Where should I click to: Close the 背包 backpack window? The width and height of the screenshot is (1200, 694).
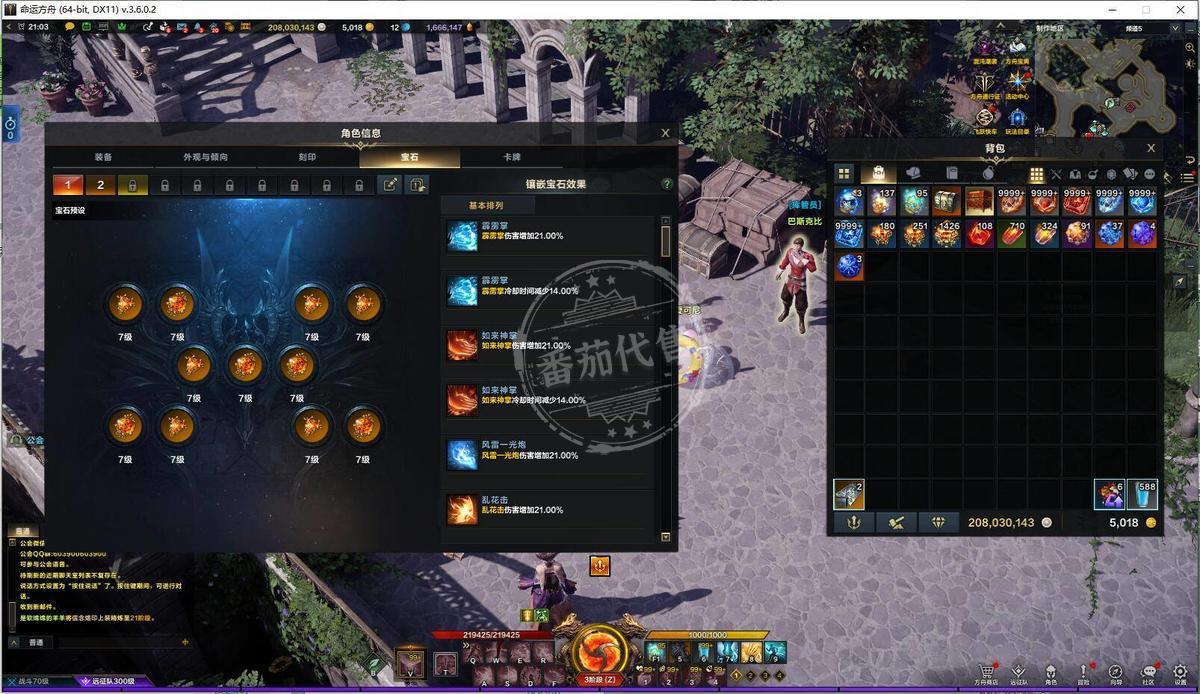[1151, 148]
